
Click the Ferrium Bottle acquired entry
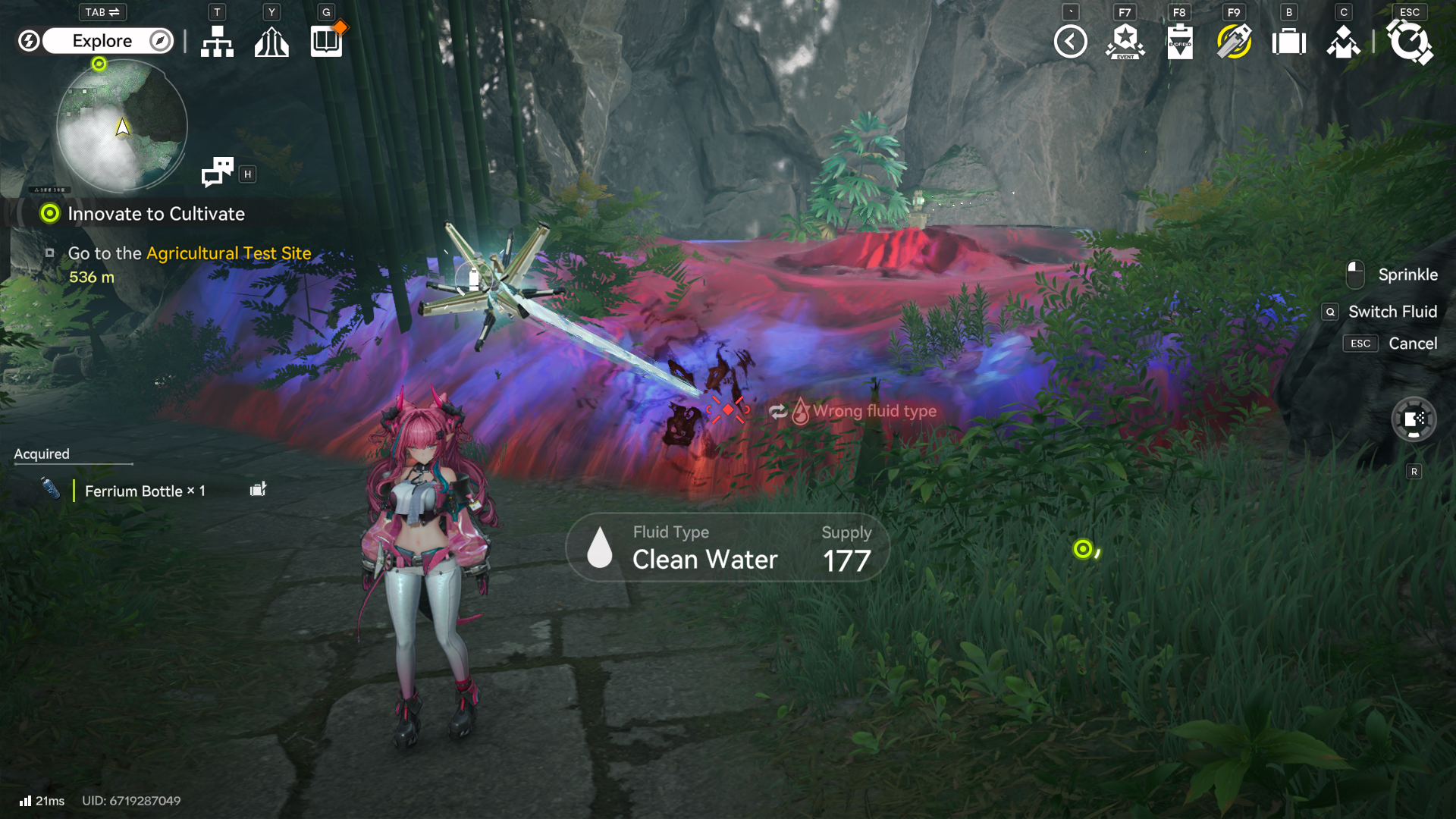click(x=144, y=491)
